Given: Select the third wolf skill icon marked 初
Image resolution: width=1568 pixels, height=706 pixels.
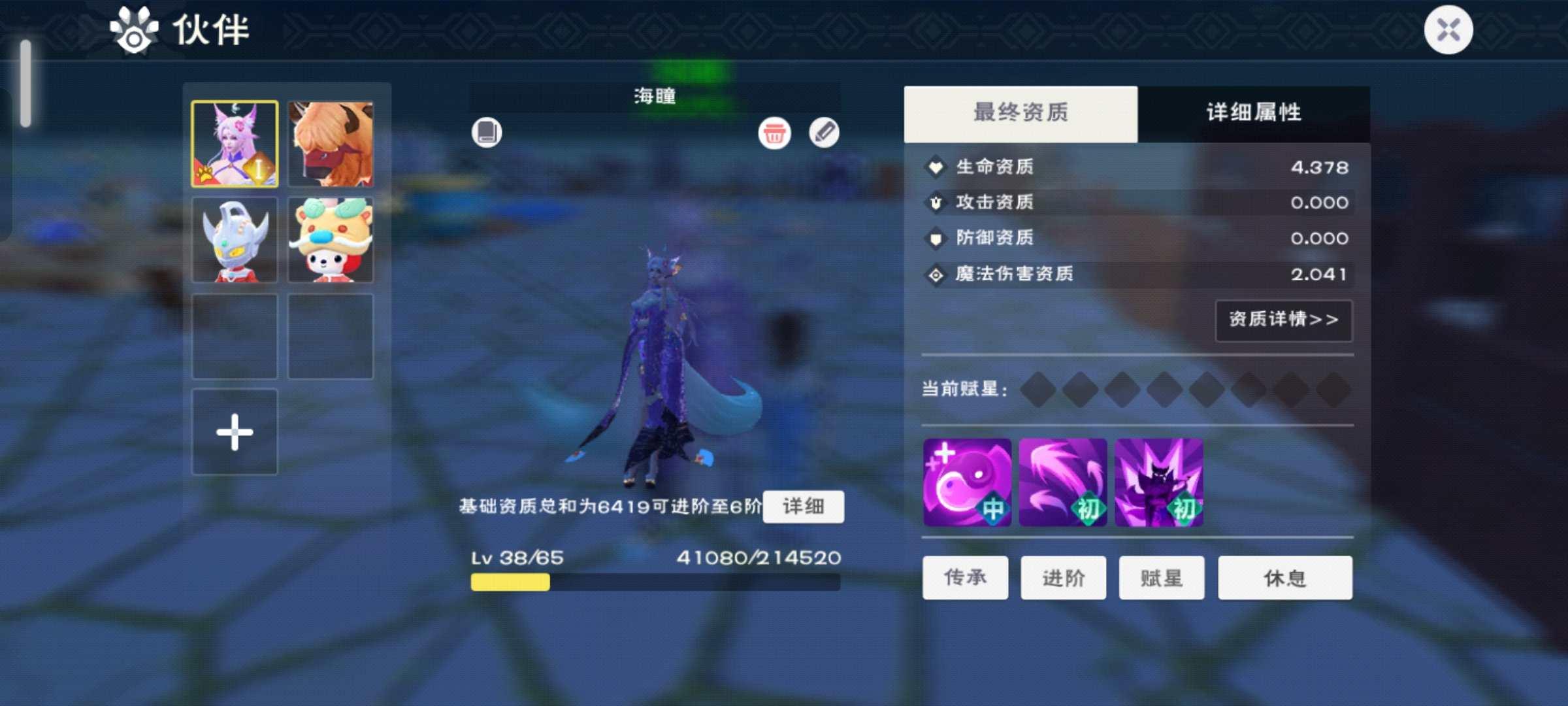Looking at the screenshot, I should click(x=1160, y=482).
